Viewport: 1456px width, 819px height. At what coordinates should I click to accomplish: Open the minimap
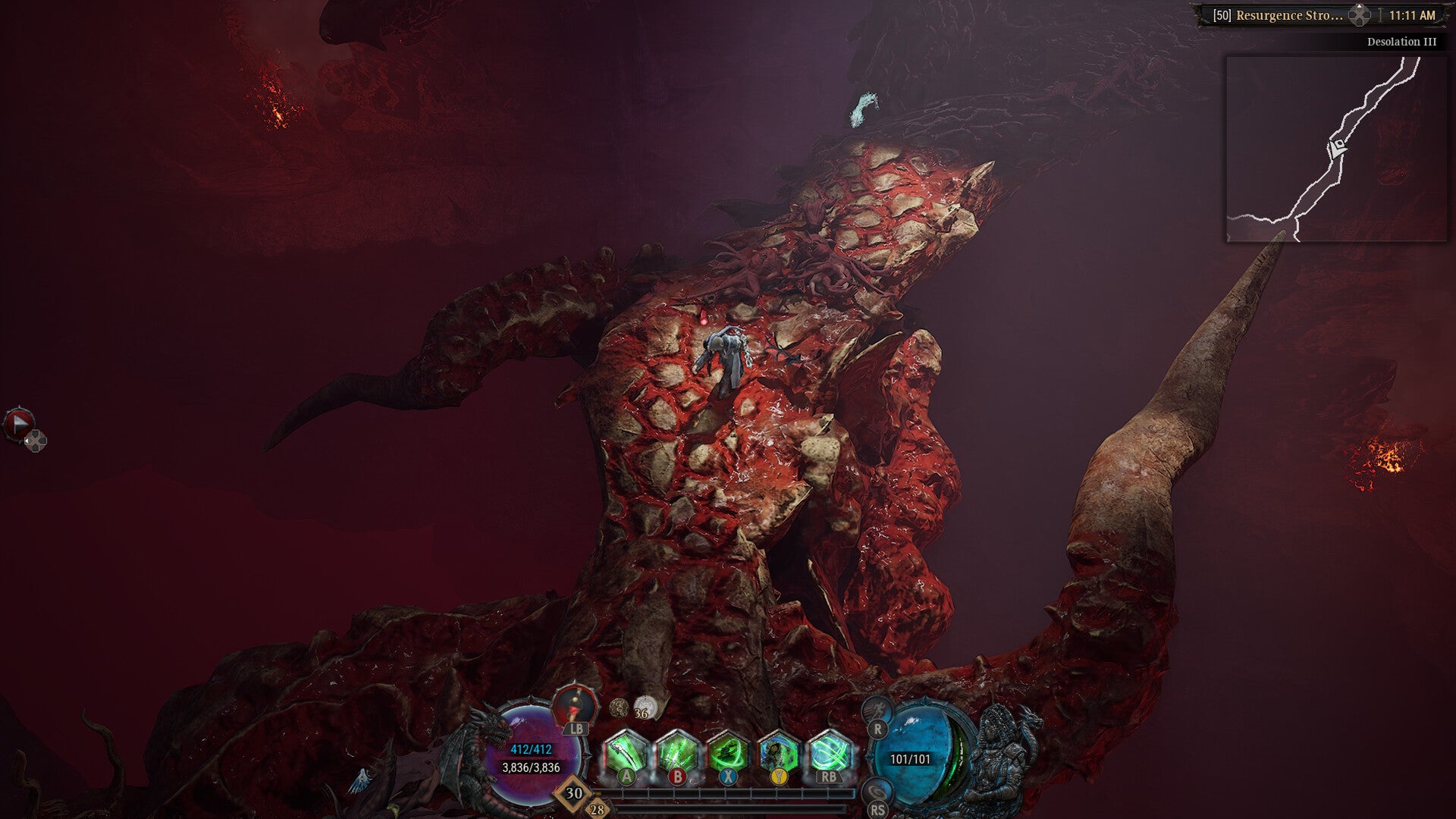(1336, 149)
